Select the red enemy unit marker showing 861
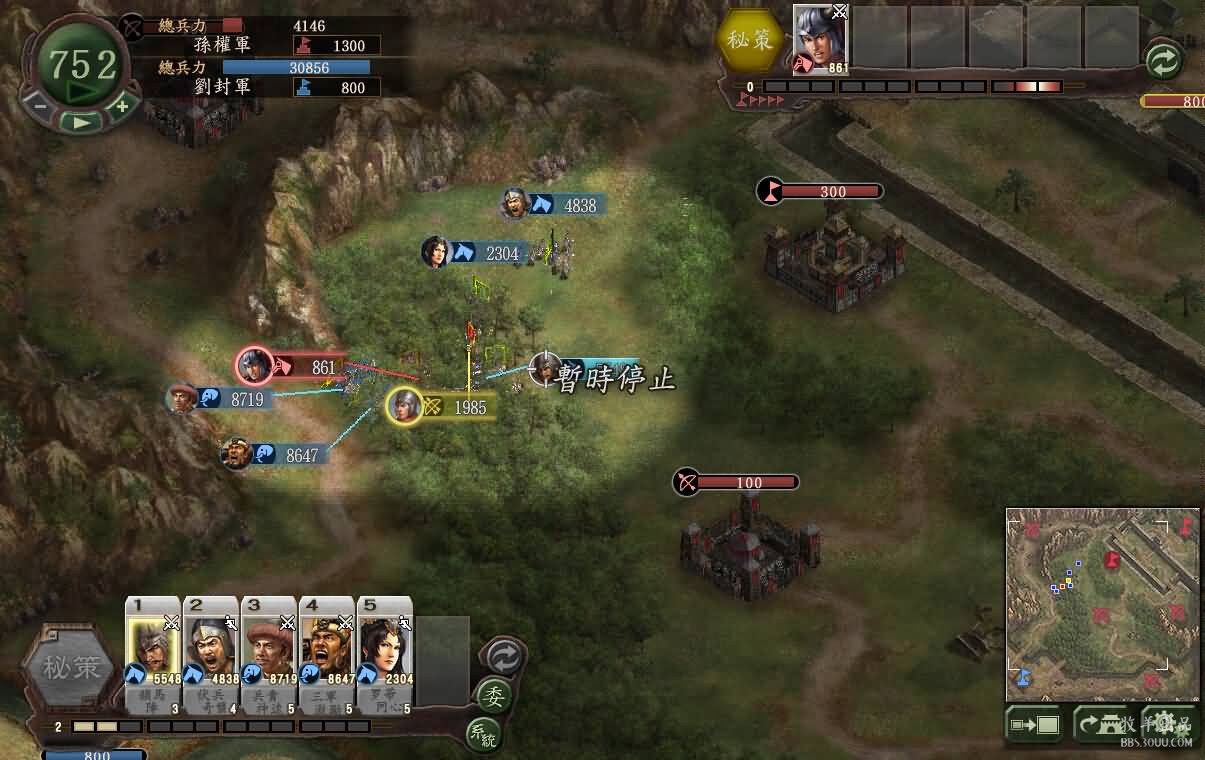Screen dimensions: 1205x760 [x=256, y=367]
